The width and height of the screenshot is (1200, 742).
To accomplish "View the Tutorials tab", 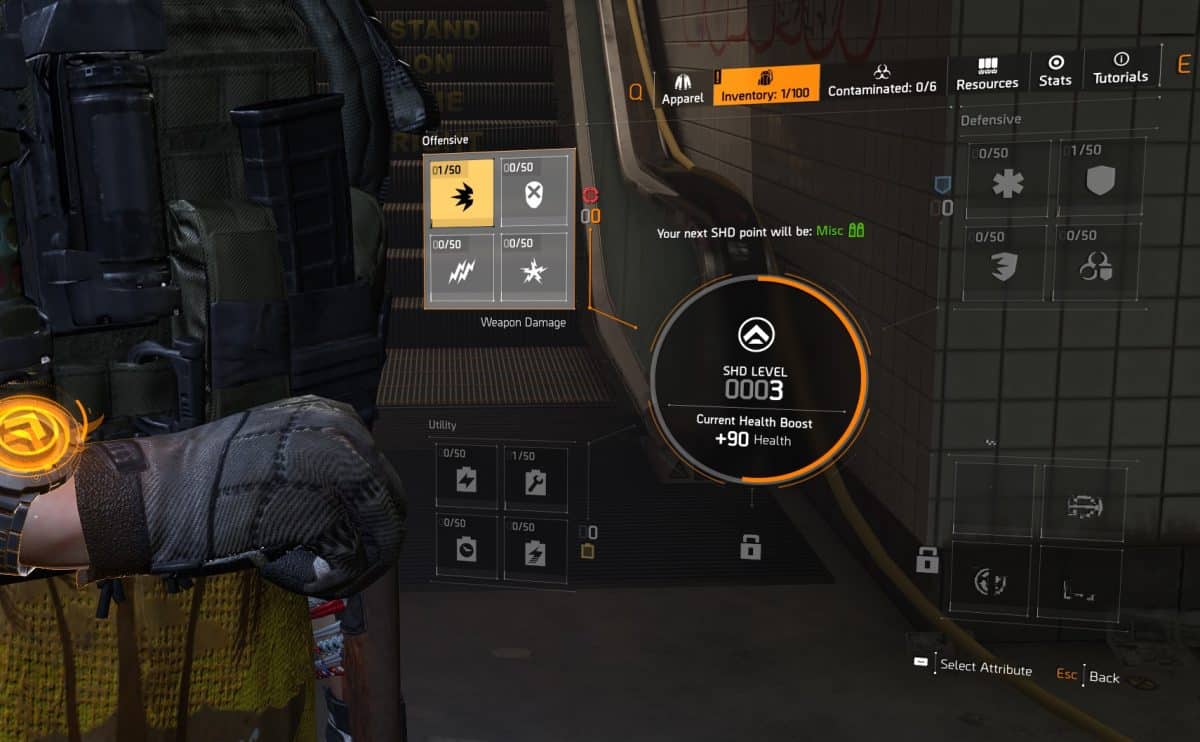I will click(x=1120, y=68).
